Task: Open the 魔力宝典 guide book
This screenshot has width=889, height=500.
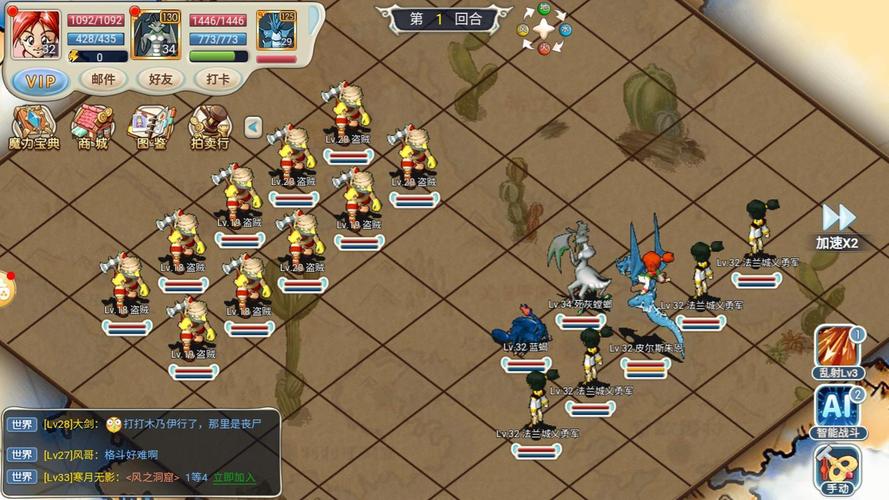Action: (x=33, y=127)
